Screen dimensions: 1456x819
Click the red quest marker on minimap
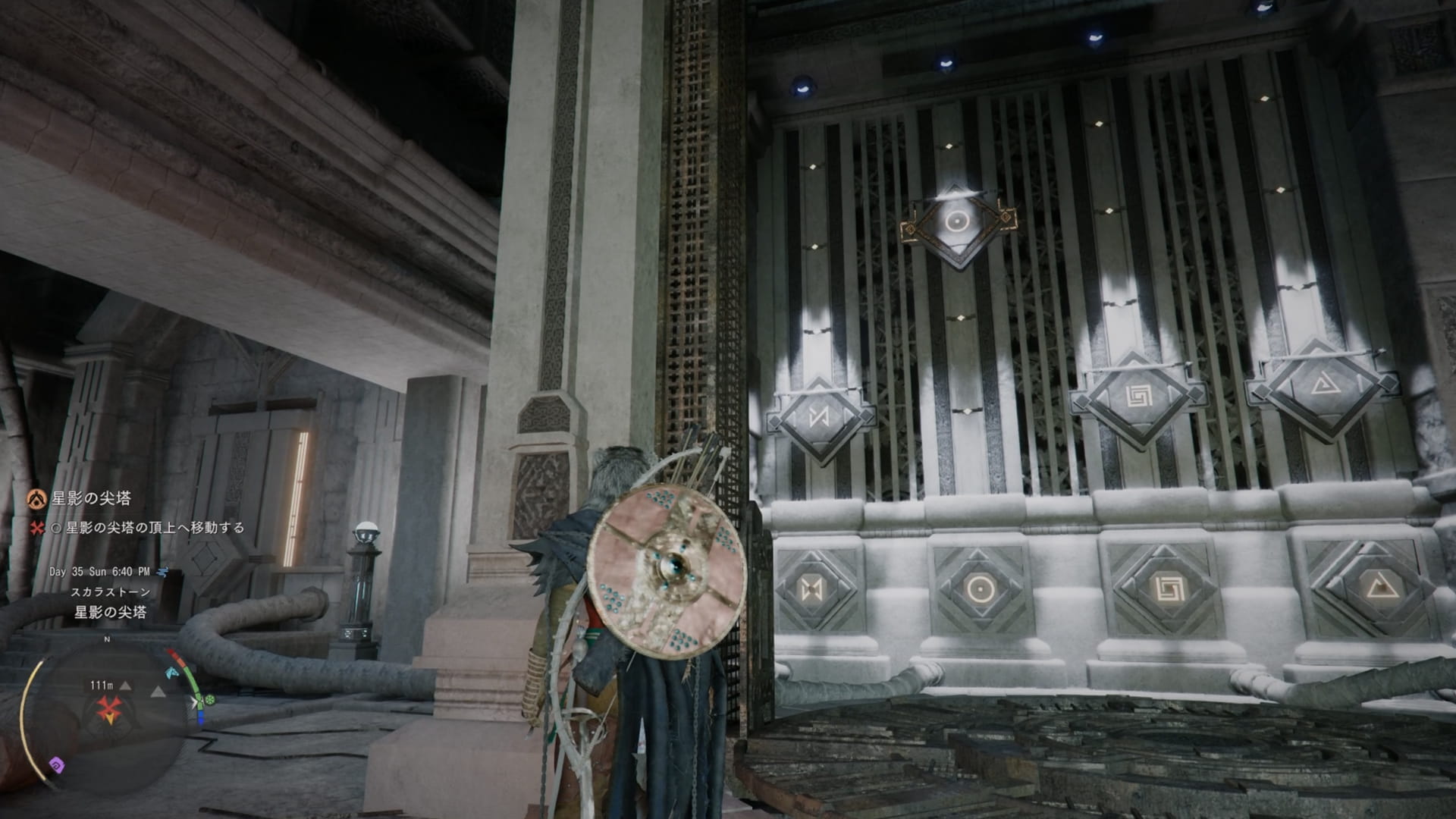pos(109,711)
